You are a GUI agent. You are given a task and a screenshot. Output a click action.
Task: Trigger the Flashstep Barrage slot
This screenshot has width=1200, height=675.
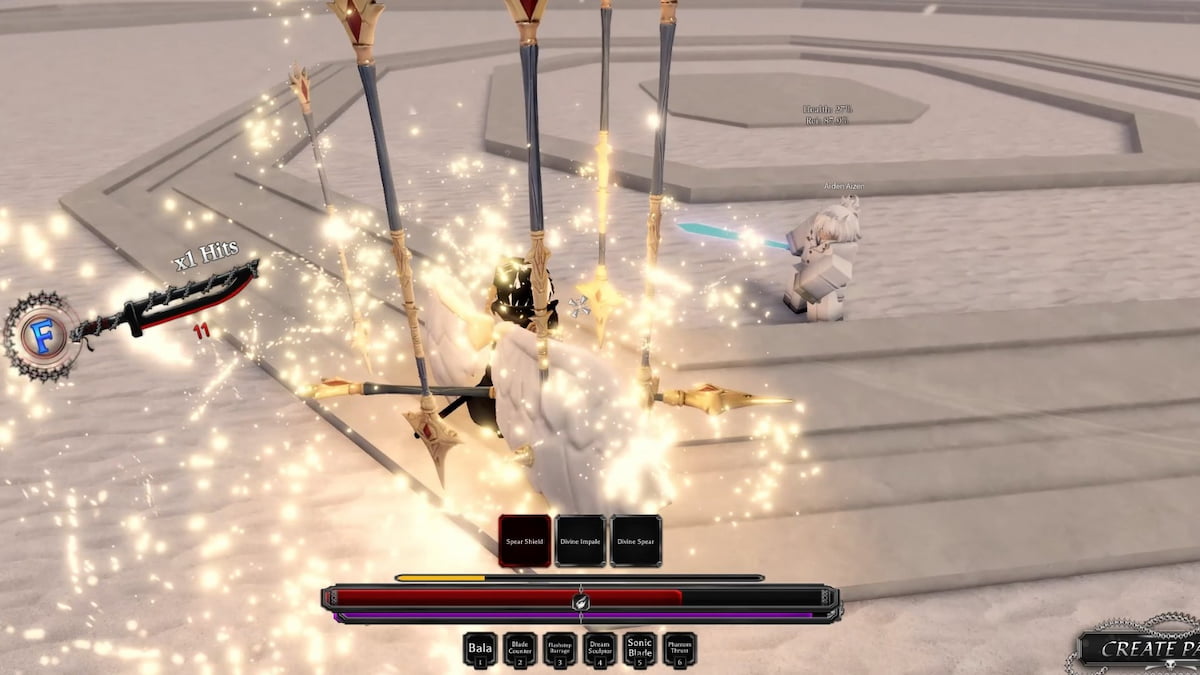[560, 650]
